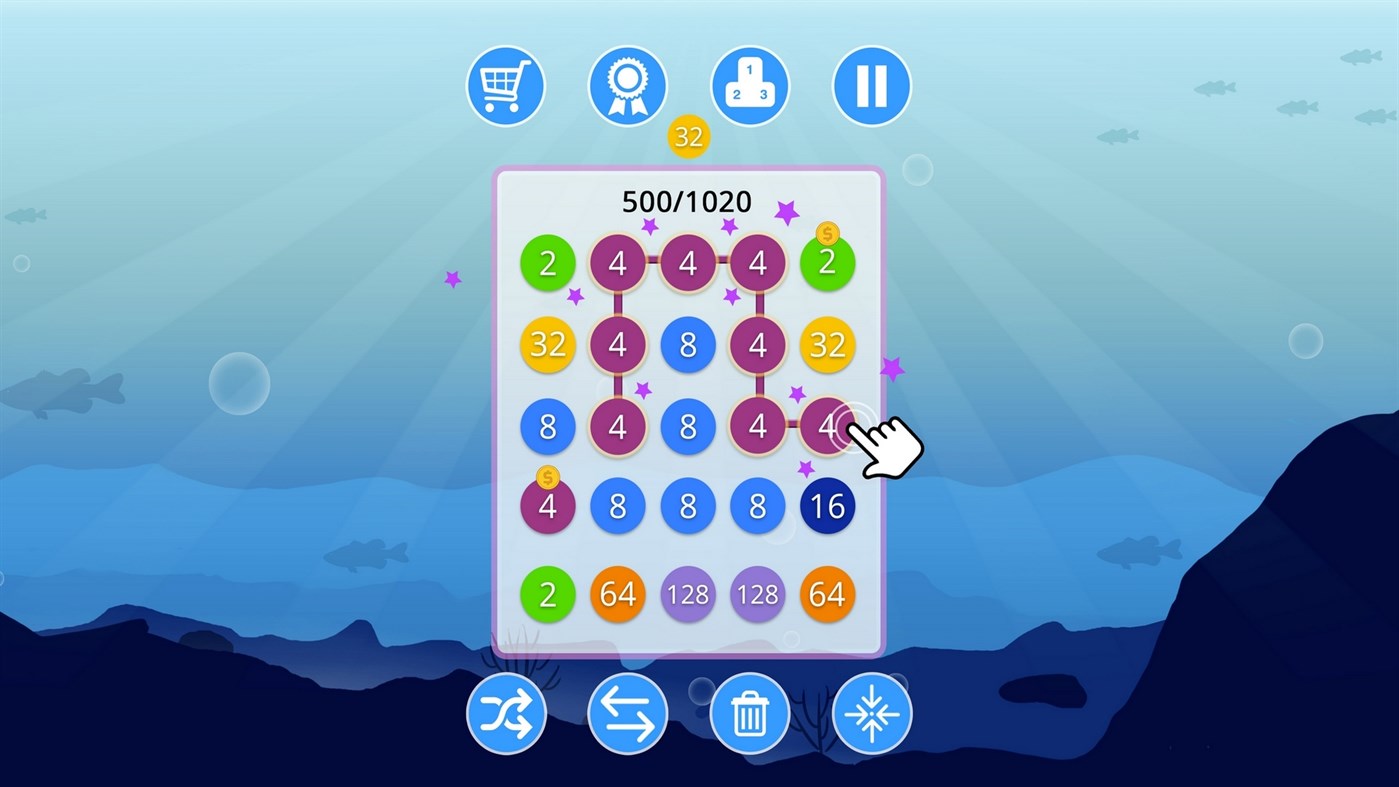1399x787 pixels.
Task: Tap the purple 4 bubble with the coin badge
Action: point(547,506)
